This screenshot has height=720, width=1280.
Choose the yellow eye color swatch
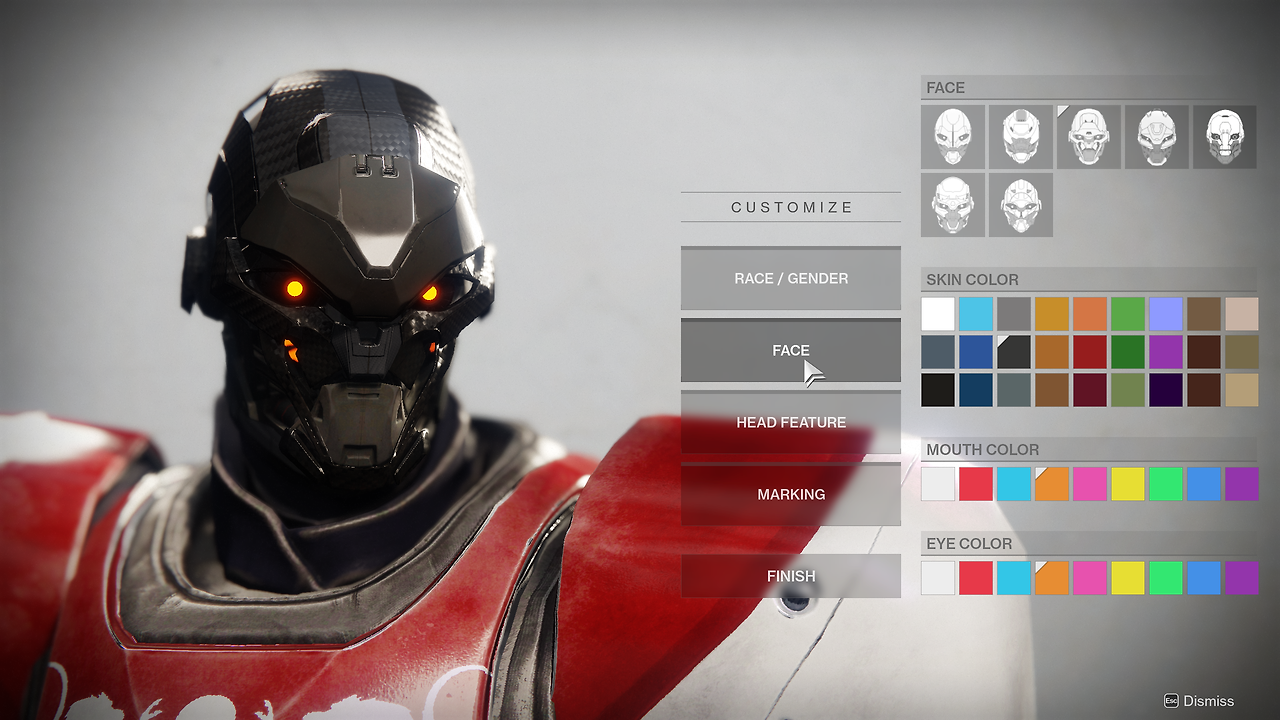click(1128, 578)
